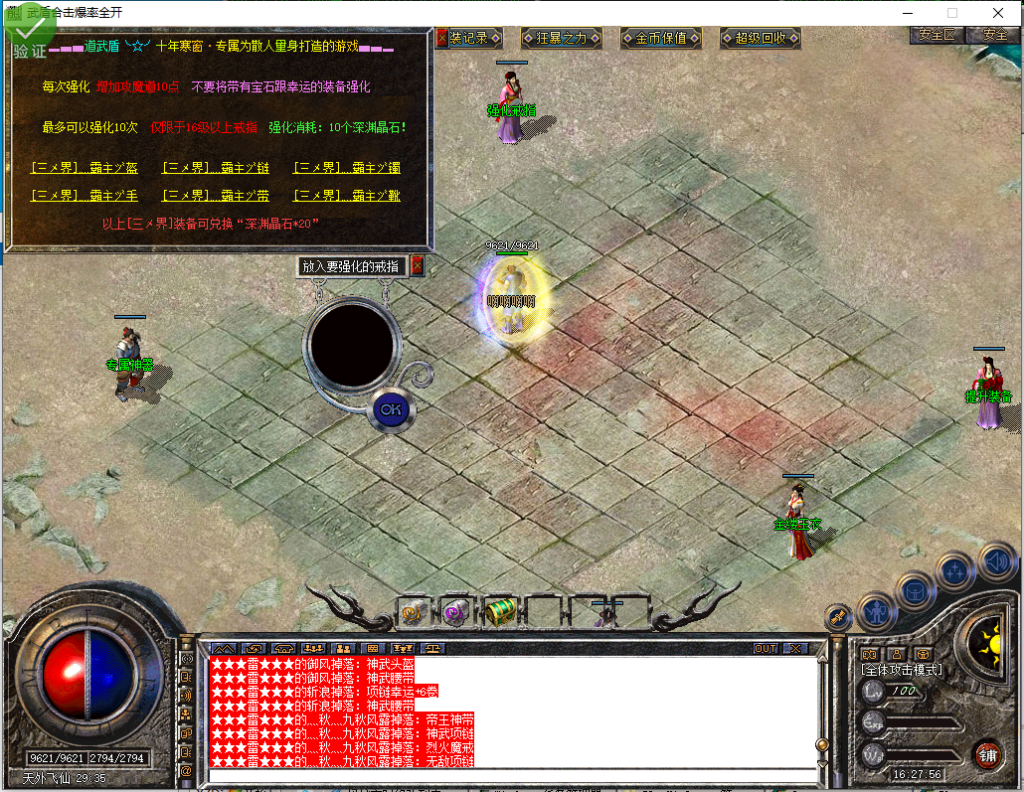Use the purple swirl hotbar item
1024x792 pixels.
(x=456, y=611)
